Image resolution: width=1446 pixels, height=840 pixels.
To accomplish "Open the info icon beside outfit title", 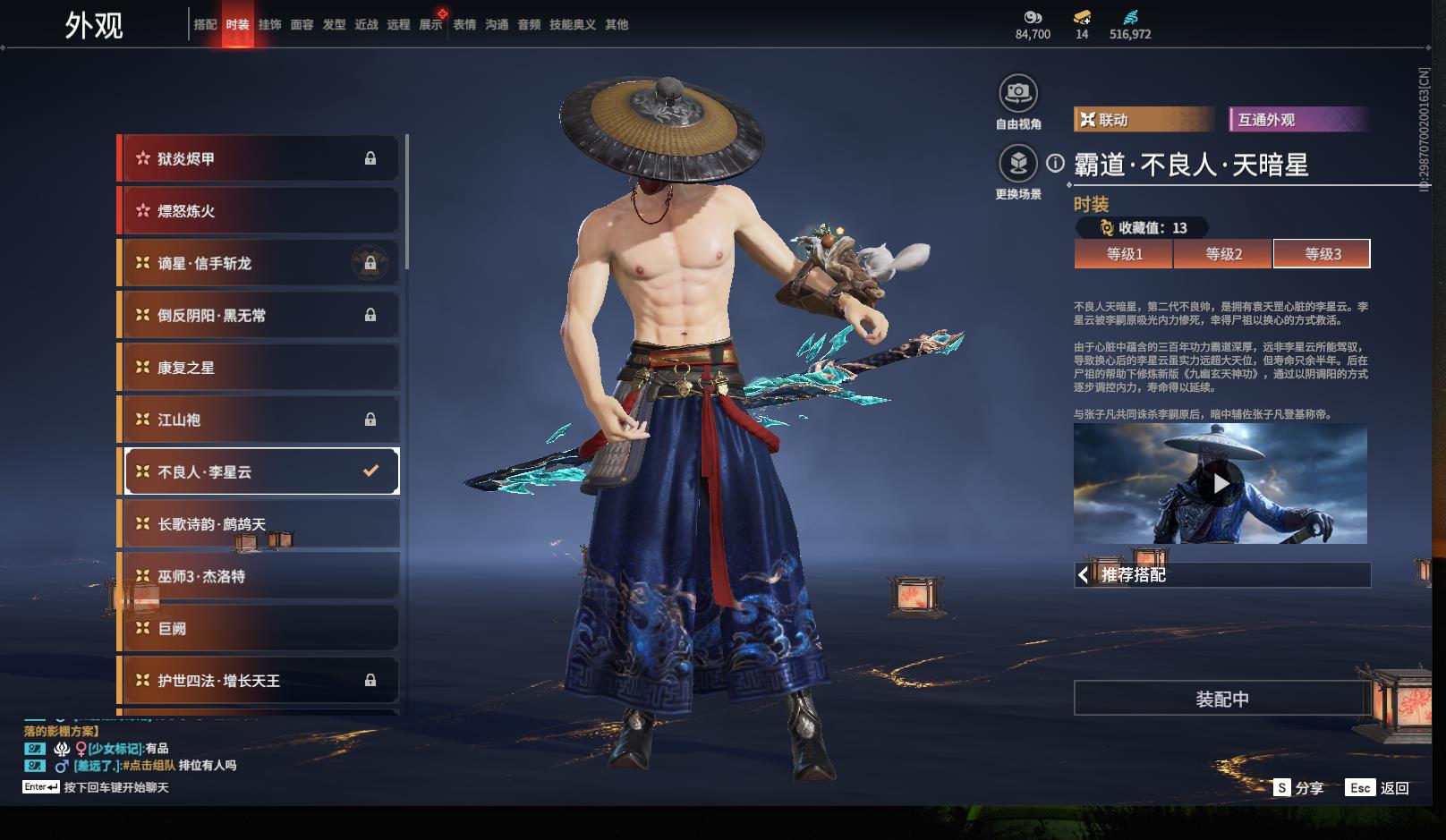I will pyautogui.click(x=1056, y=164).
